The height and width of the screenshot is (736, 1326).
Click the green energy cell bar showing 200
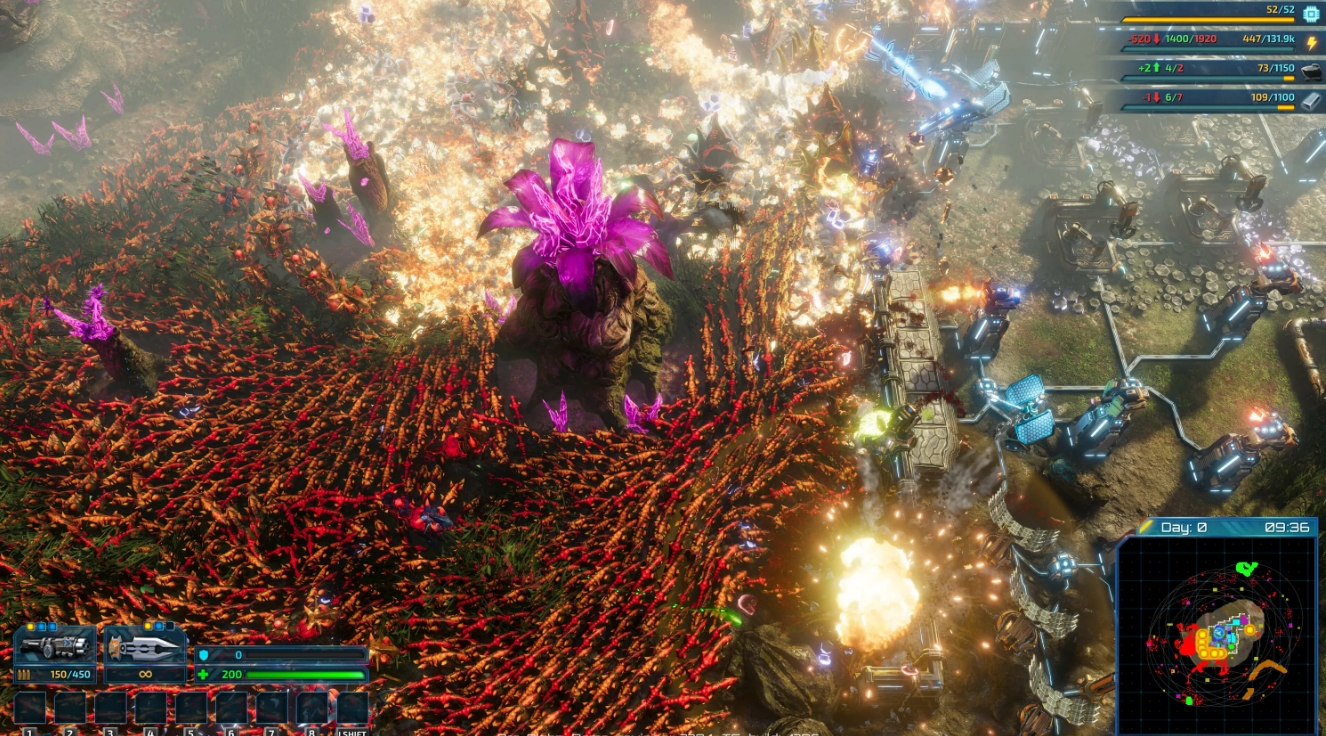(300, 674)
